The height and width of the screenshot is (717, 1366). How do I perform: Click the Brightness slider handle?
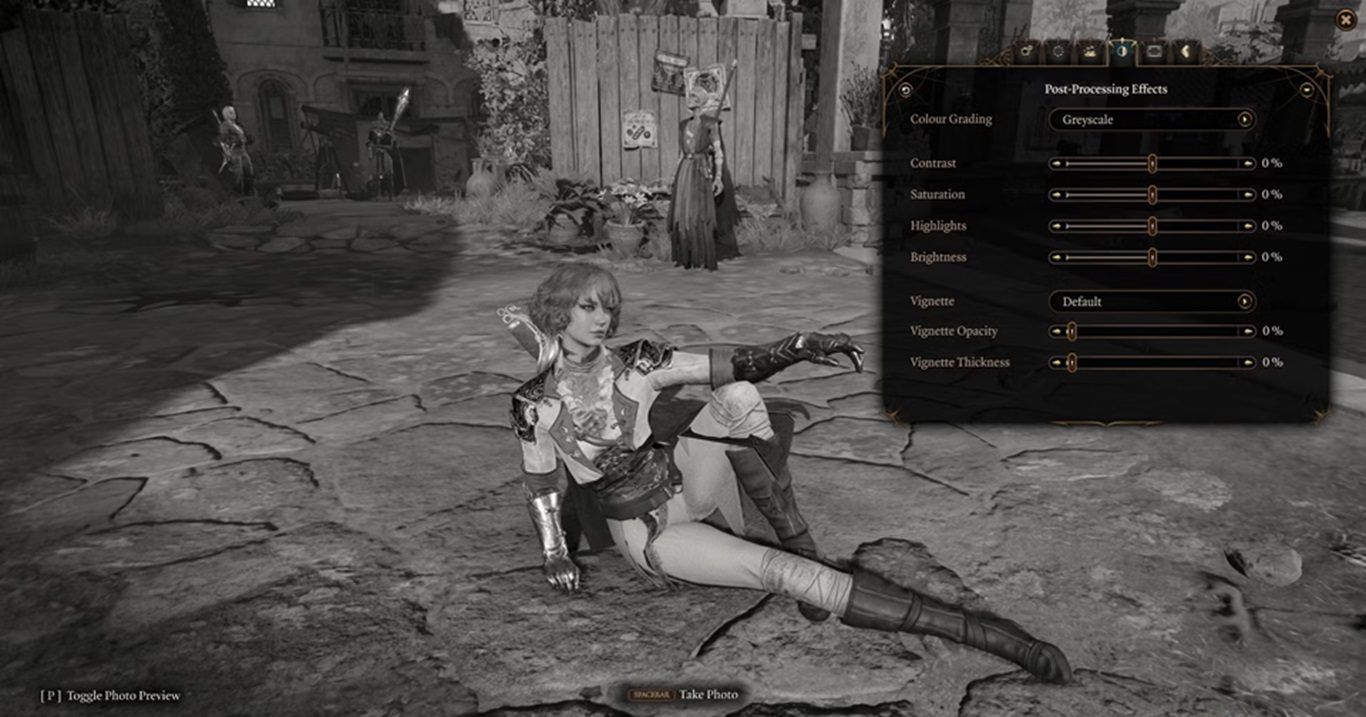pos(1152,257)
